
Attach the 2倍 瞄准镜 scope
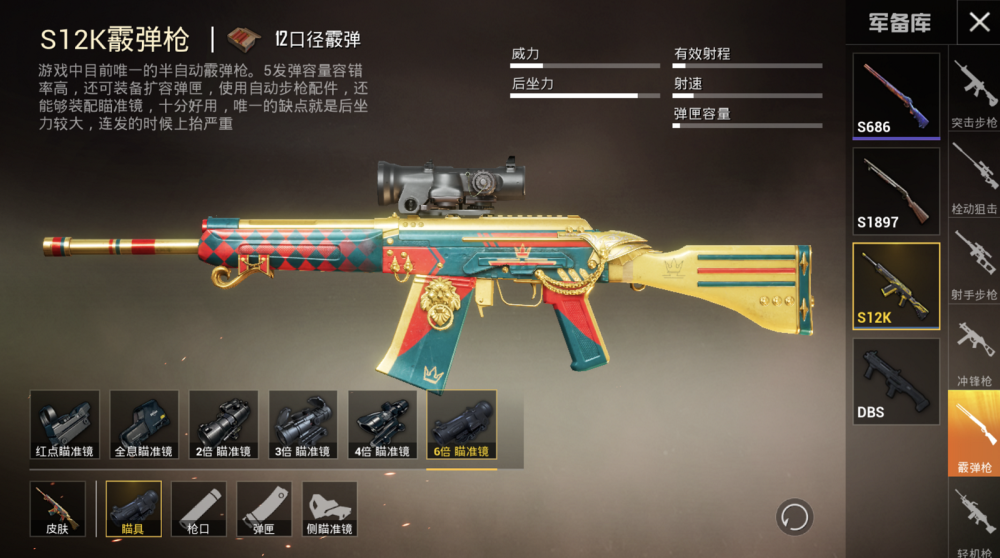(223, 425)
